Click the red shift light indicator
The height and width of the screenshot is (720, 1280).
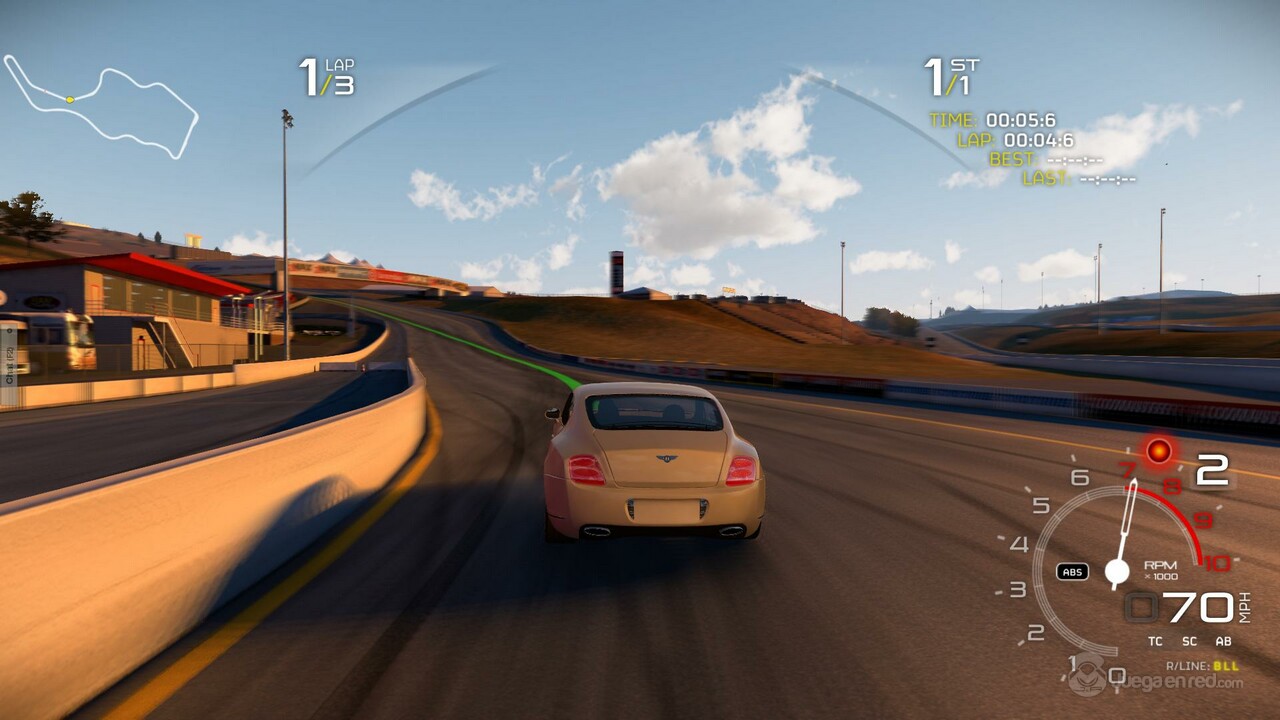tap(1159, 452)
